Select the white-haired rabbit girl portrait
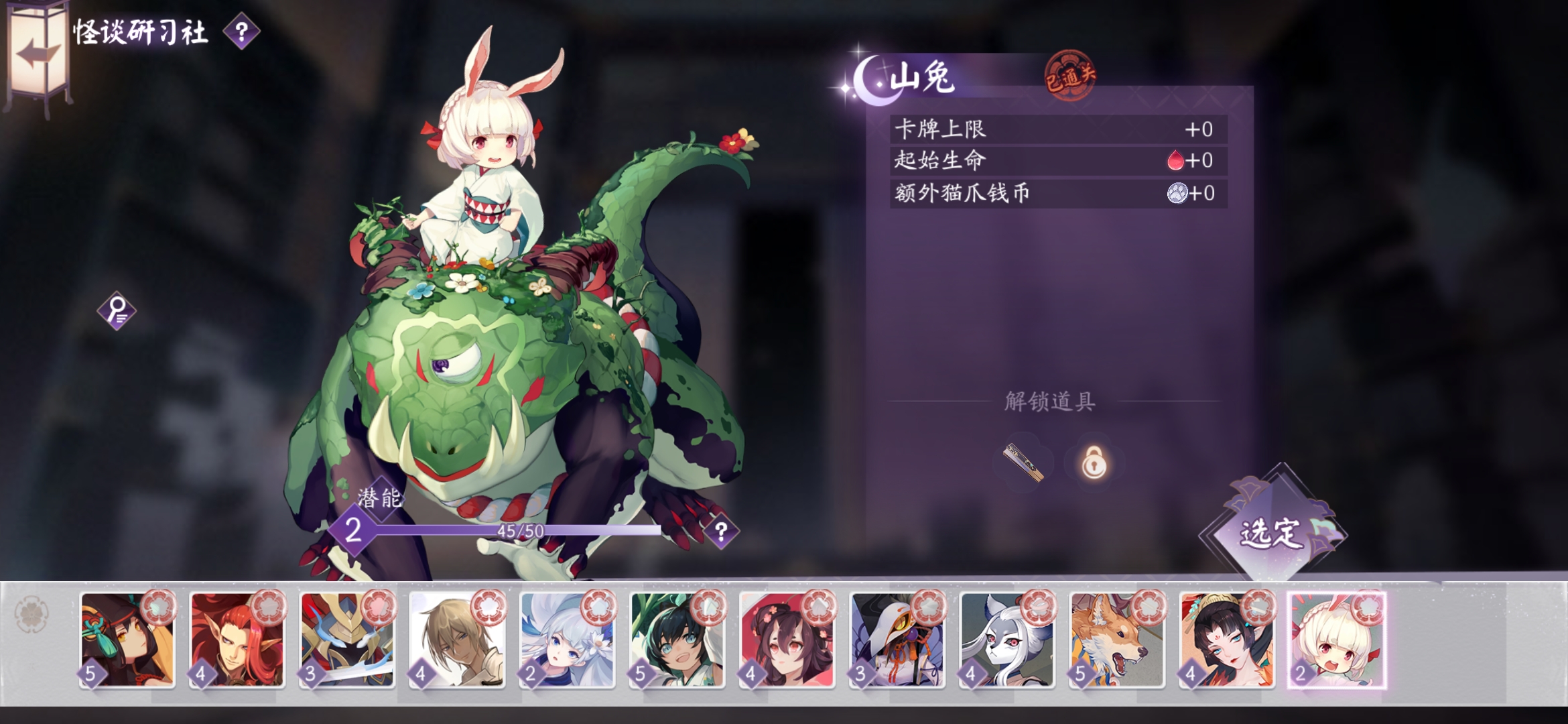Image resolution: width=1568 pixels, height=724 pixels. click(1336, 640)
